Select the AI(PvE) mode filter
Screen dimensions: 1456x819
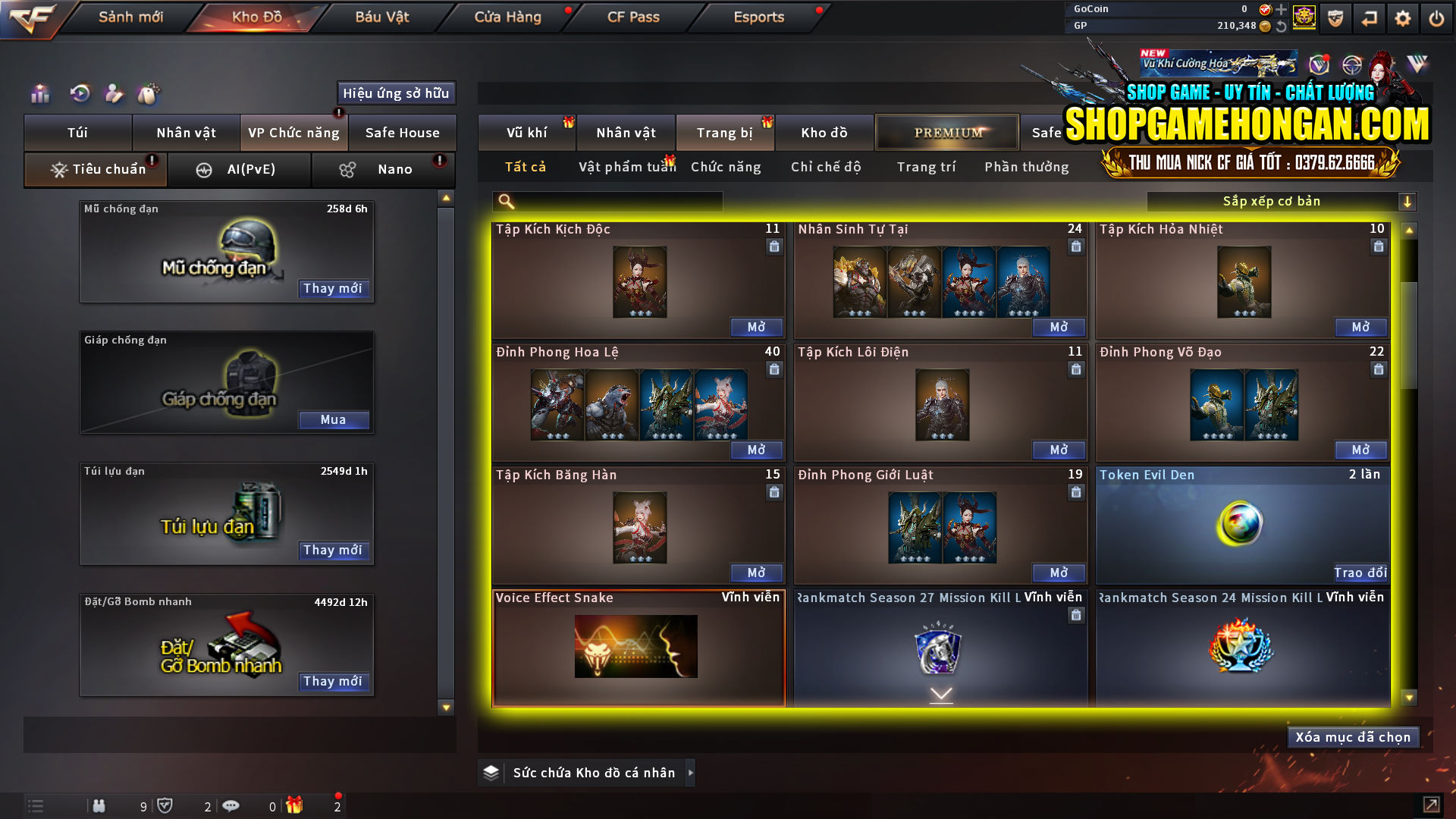[239, 169]
